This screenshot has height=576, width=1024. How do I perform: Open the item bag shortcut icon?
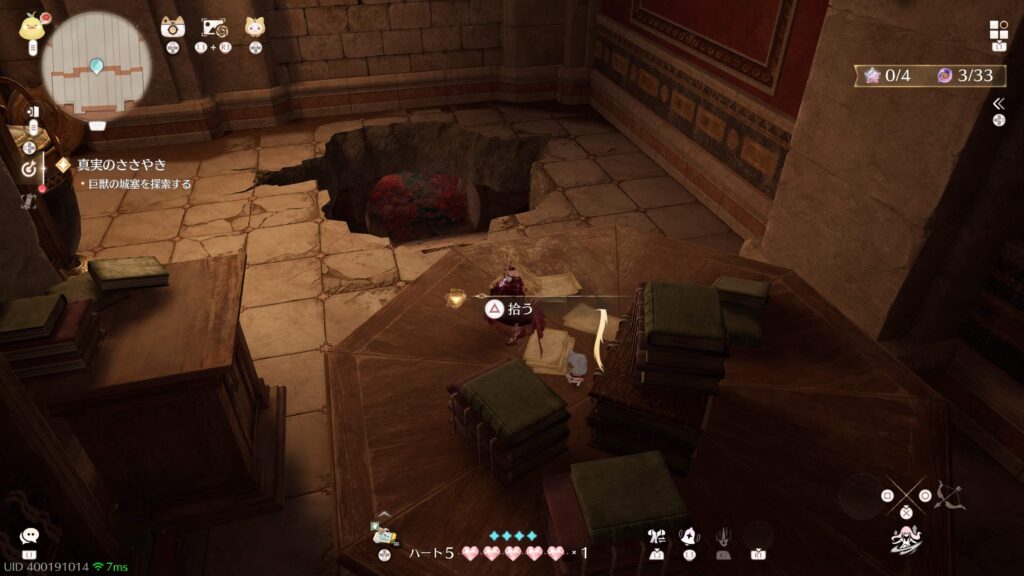[x=383, y=532]
